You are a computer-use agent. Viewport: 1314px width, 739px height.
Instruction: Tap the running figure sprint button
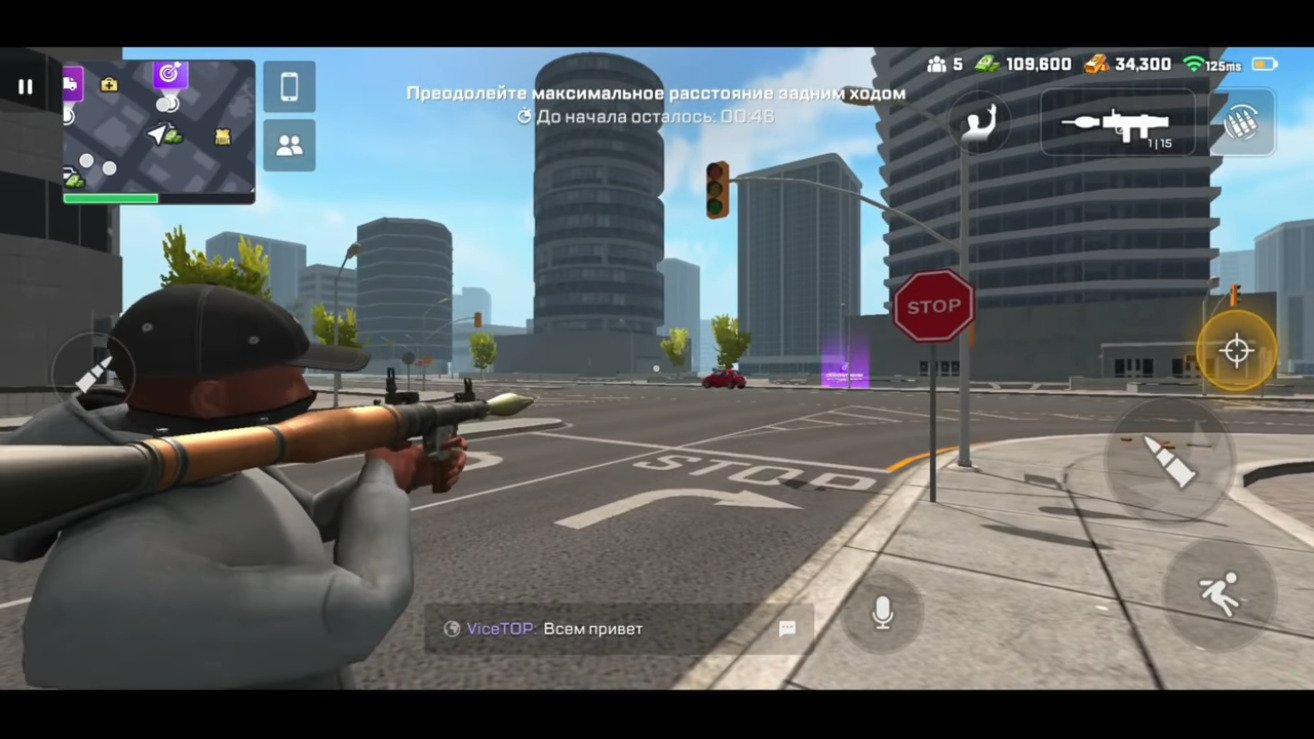pyautogui.click(x=1219, y=596)
